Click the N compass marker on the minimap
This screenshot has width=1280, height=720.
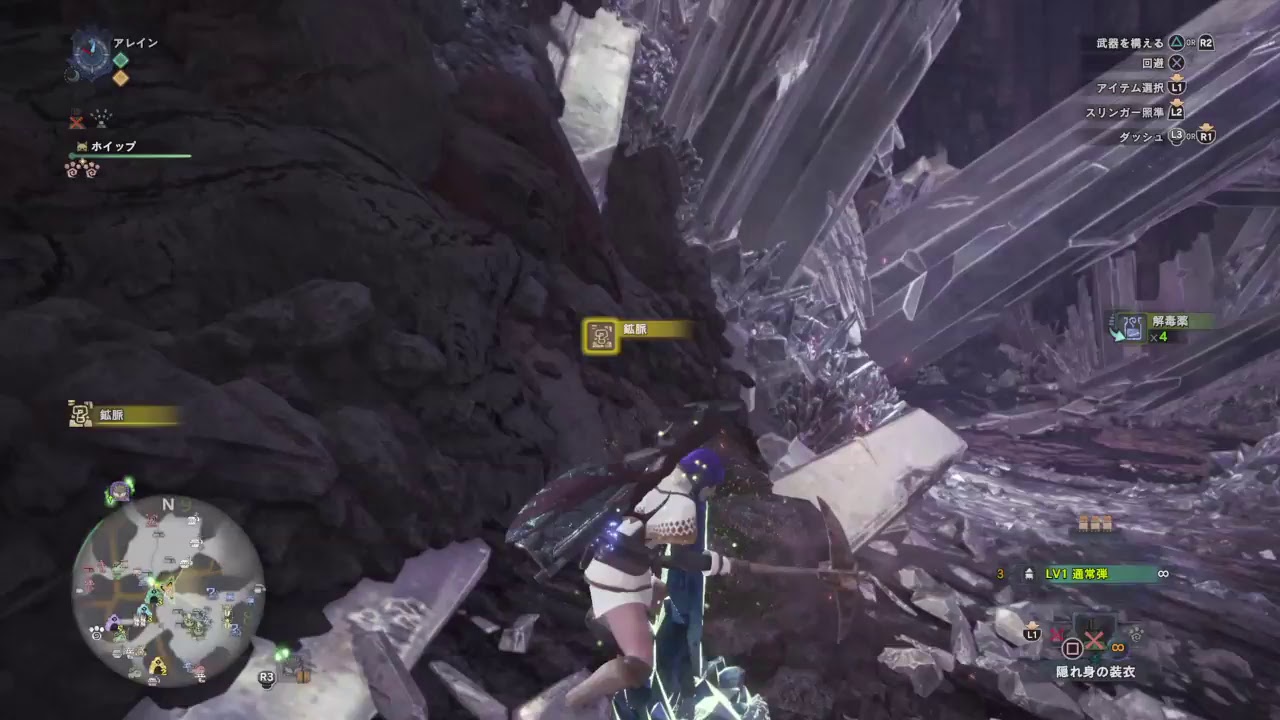pos(166,506)
